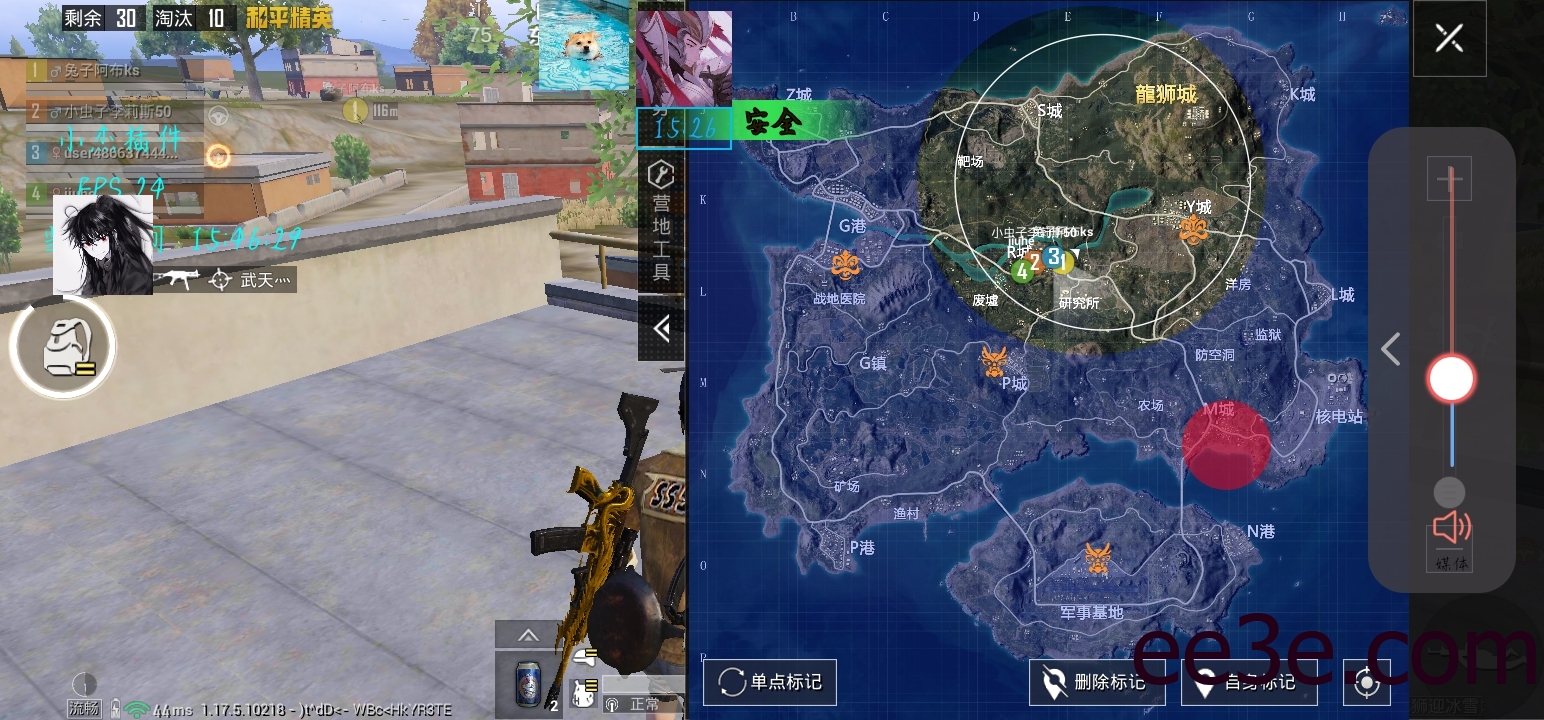Screen dimensions: 1544x720
Task: Click the green number 4 teammate marker
Action: (x=1021, y=270)
